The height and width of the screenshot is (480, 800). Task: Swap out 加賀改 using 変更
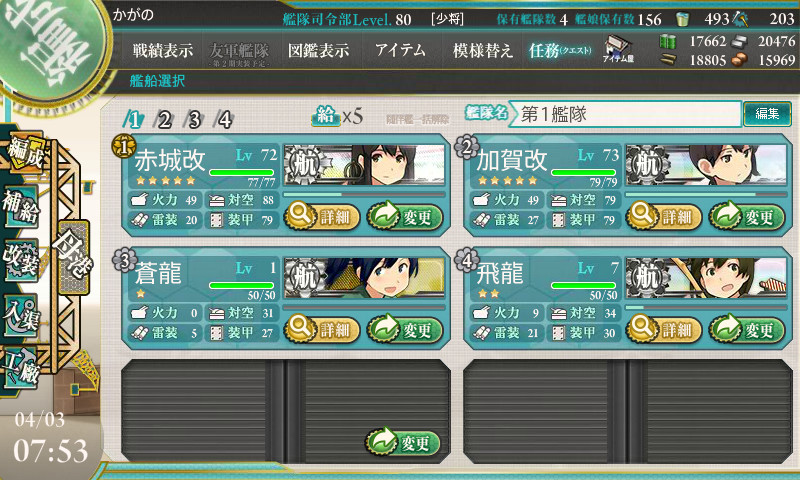coord(747,214)
